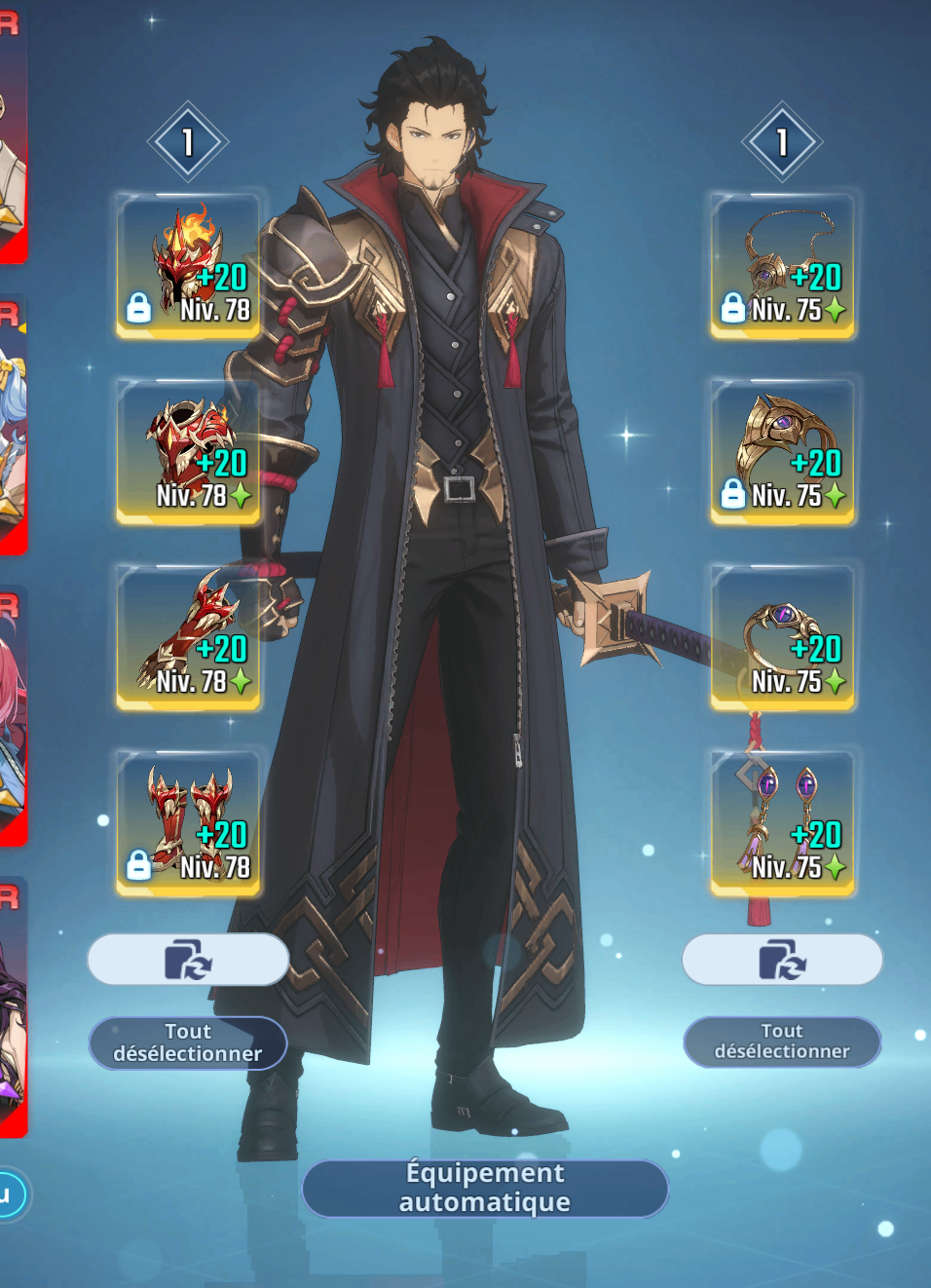Screen dimensions: 931x1288
Task: Choose the red clawed gauntlet slot
Action: click(189, 637)
